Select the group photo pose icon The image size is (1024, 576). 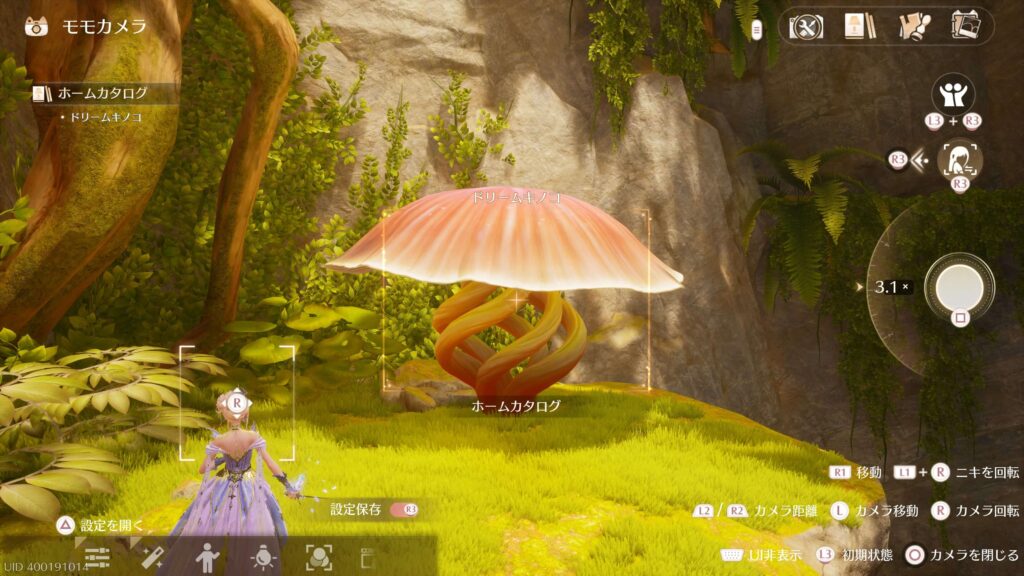click(x=953, y=96)
